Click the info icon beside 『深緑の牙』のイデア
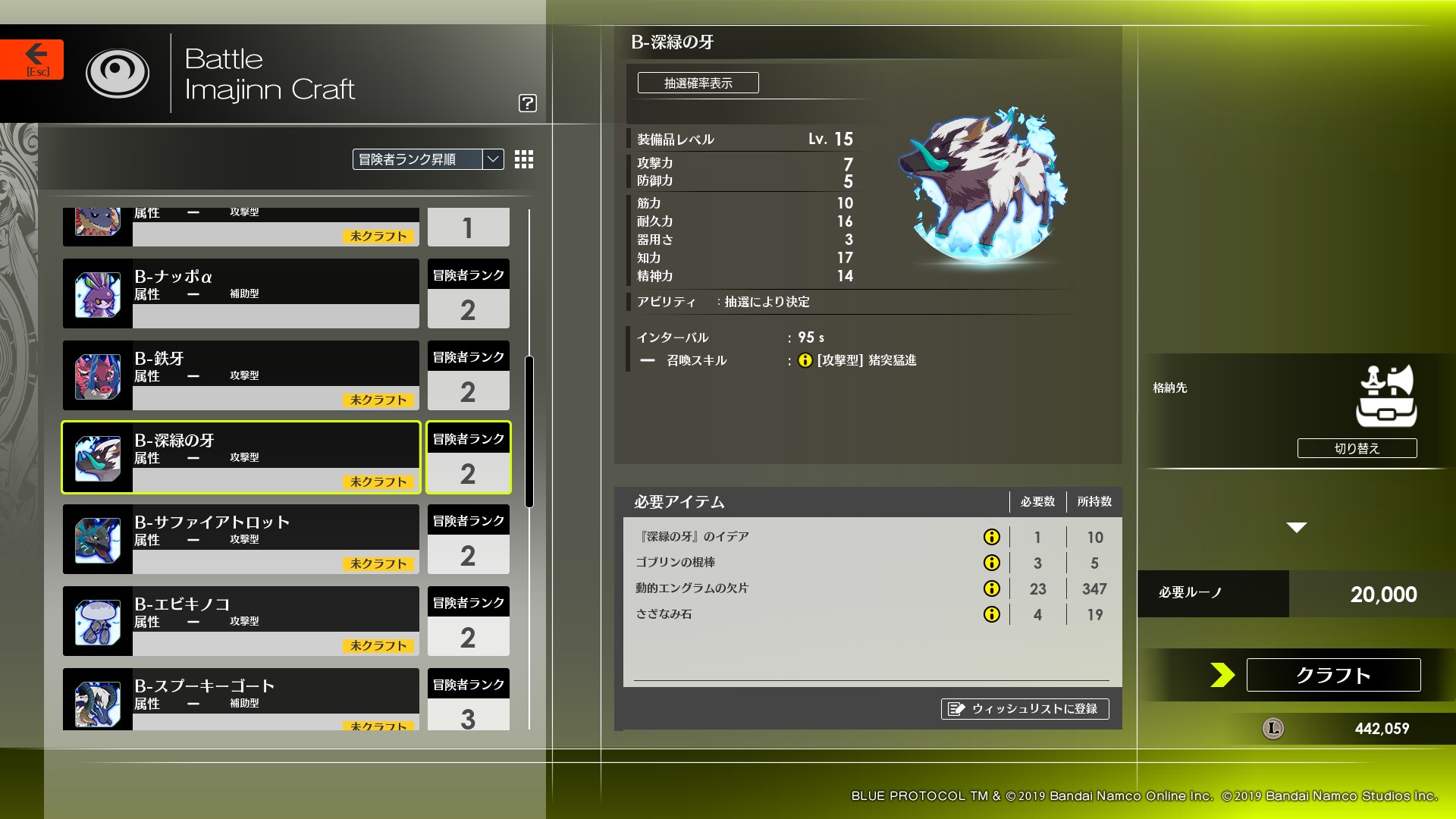Viewport: 1456px width, 819px height. click(992, 537)
